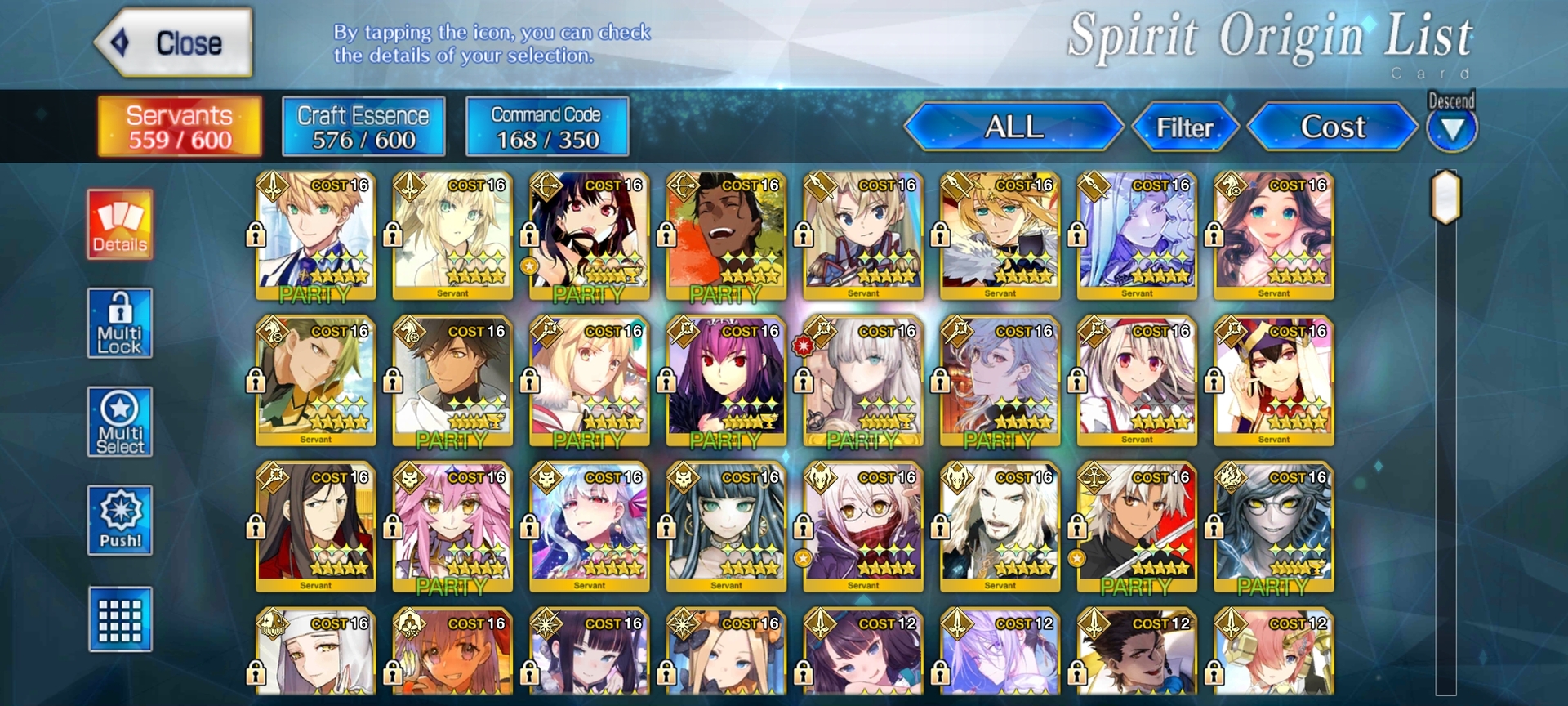This screenshot has height=706, width=1568.
Task: Select the servant on the orange background
Action: coord(726,235)
